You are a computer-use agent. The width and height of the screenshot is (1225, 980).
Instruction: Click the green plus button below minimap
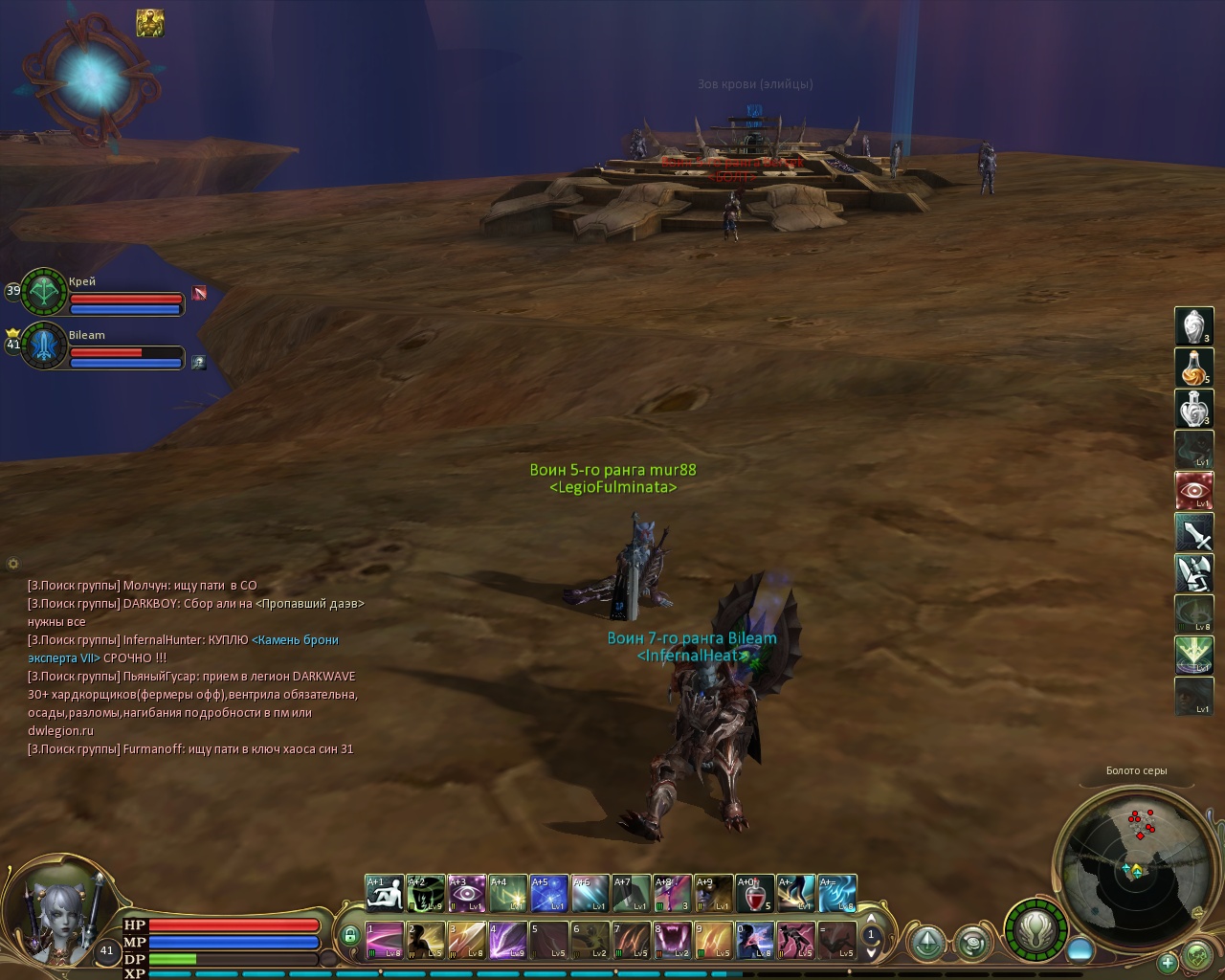pos(1168,963)
